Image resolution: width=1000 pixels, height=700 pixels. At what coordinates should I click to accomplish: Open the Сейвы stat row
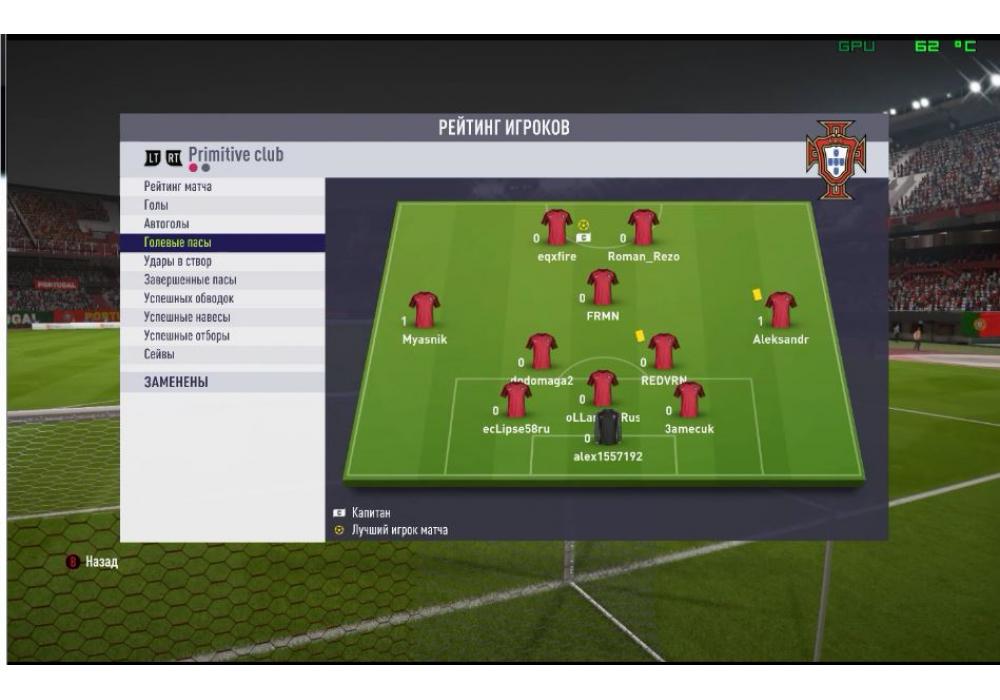pyautogui.click(x=159, y=355)
